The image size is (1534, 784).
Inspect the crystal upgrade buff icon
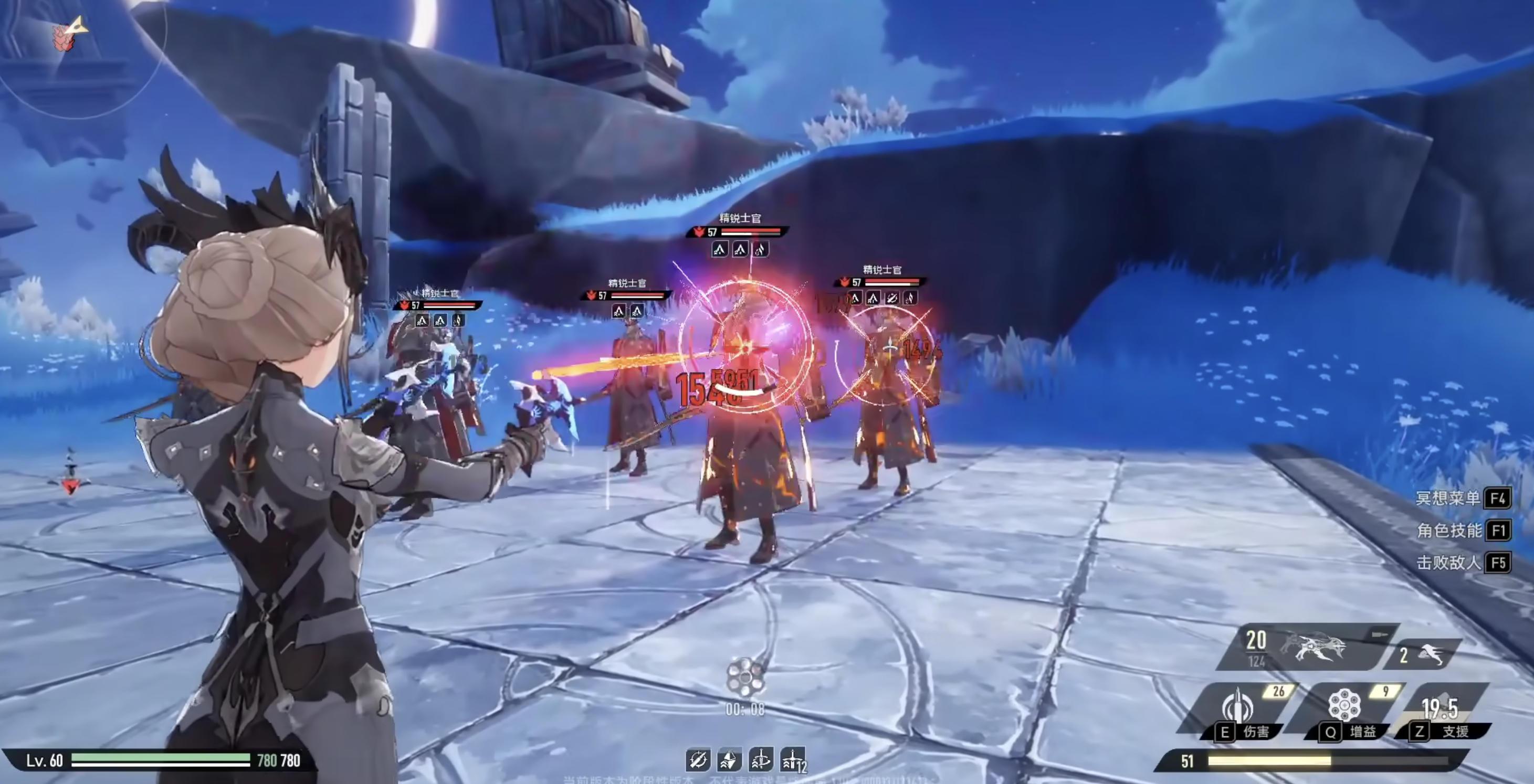pyautogui.click(x=730, y=760)
